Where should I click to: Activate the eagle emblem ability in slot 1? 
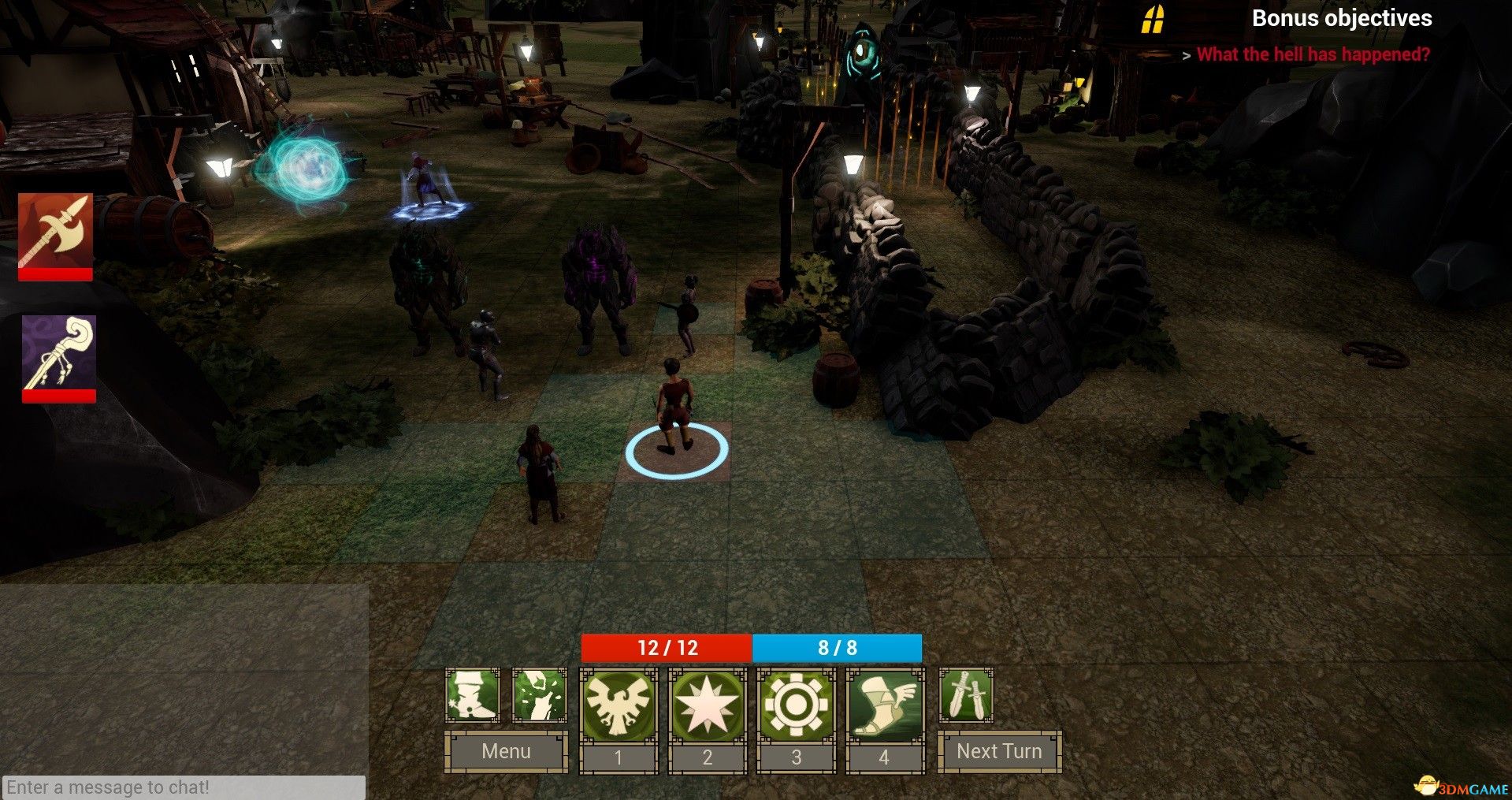[x=619, y=705]
